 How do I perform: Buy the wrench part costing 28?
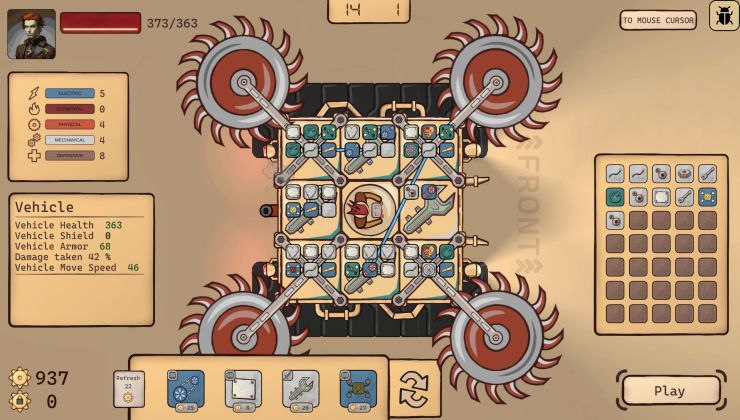coord(300,389)
